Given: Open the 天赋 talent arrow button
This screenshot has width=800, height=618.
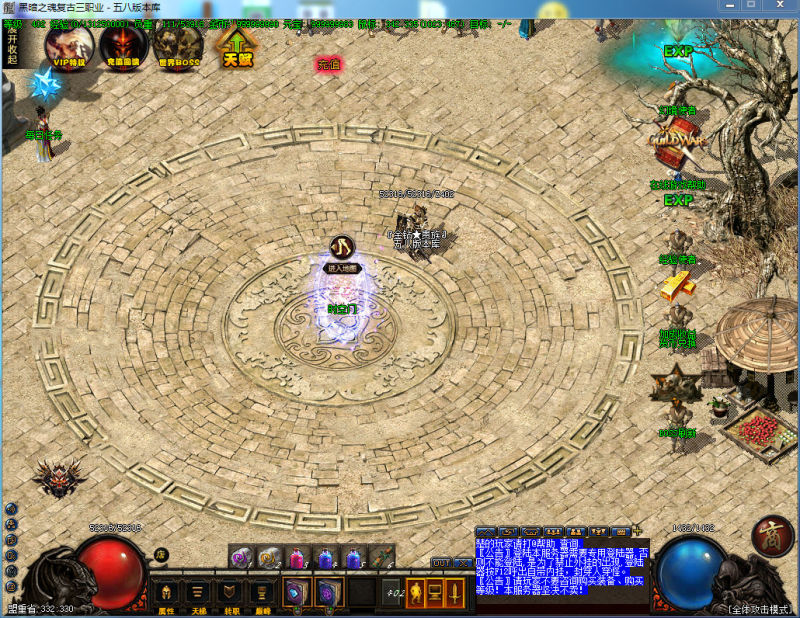Looking at the screenshot, I should [237, 46].
